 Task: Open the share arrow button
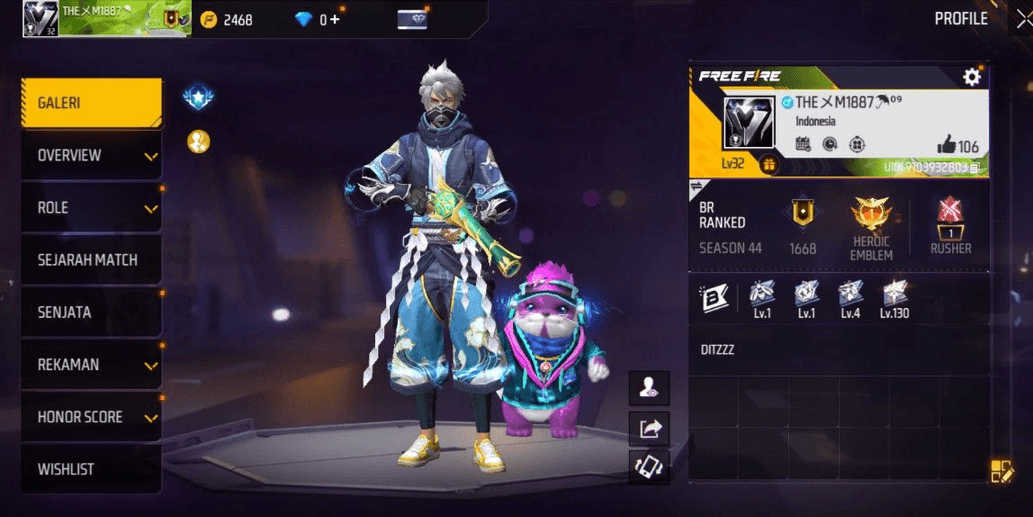649,429
